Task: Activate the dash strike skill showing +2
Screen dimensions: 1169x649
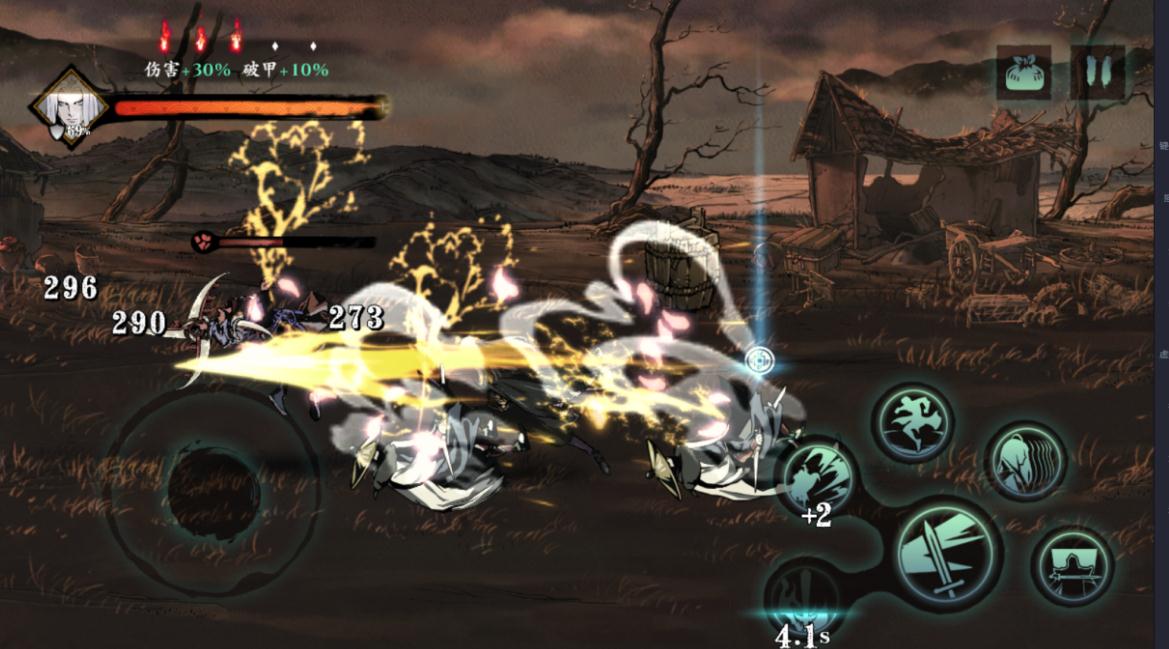Action: 817,477
